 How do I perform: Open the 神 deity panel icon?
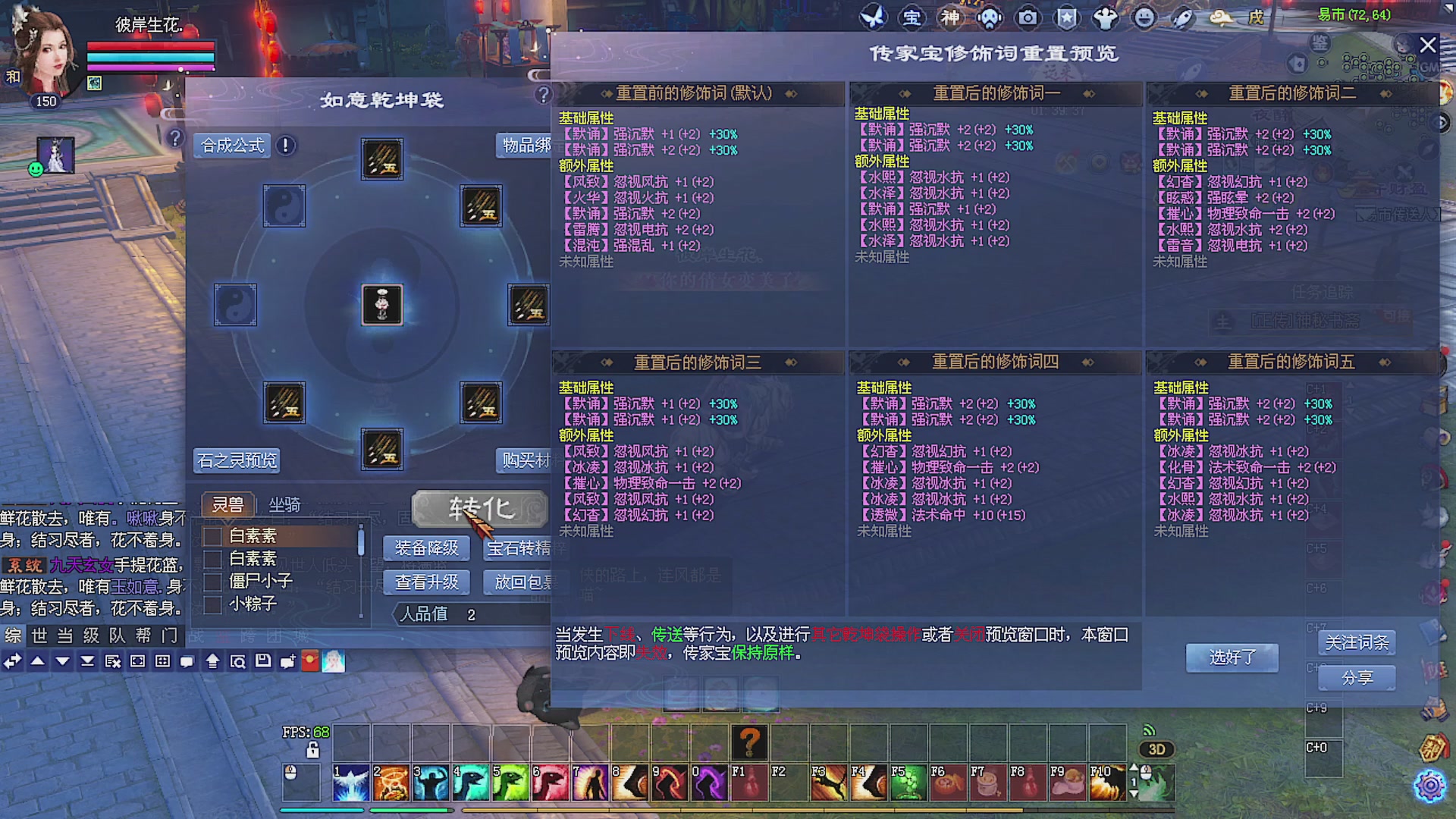[951, 17]
